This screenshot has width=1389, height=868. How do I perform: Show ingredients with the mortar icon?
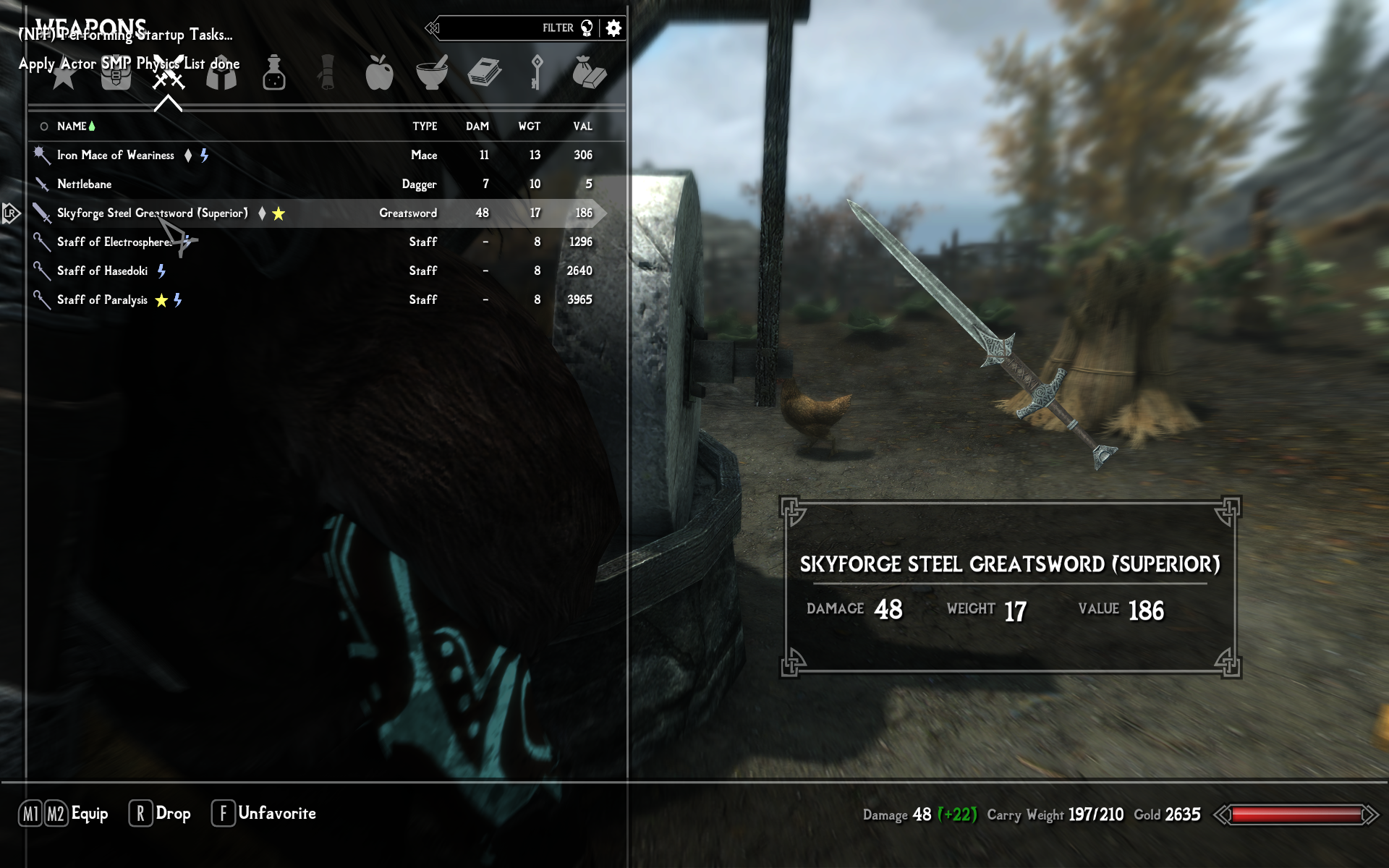pyautogui.click(x=432, y=74)
